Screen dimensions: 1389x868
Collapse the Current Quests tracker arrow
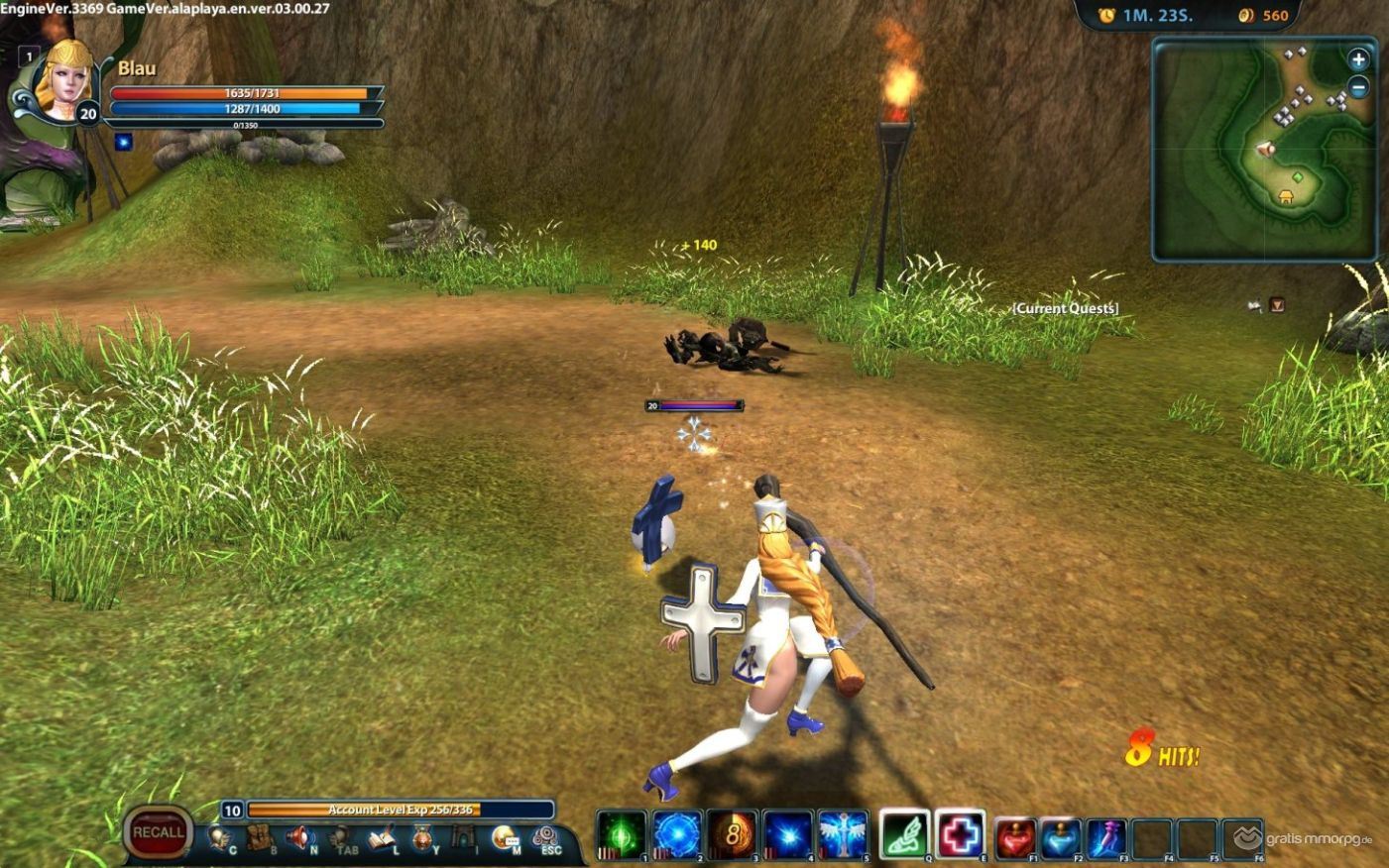[1277, 305]
